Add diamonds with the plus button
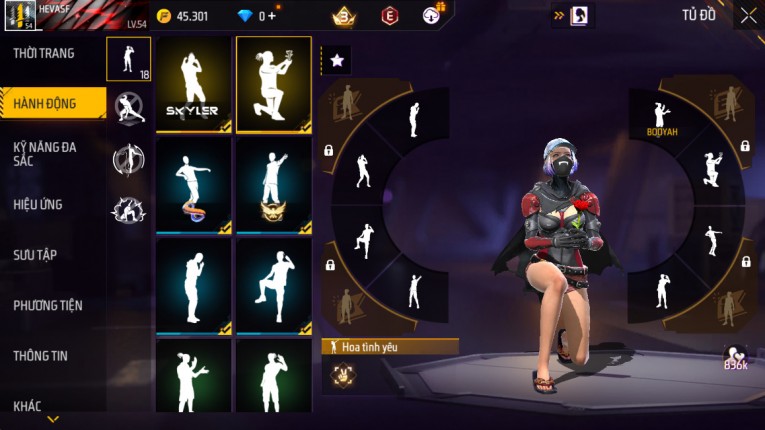 point(271,16)
